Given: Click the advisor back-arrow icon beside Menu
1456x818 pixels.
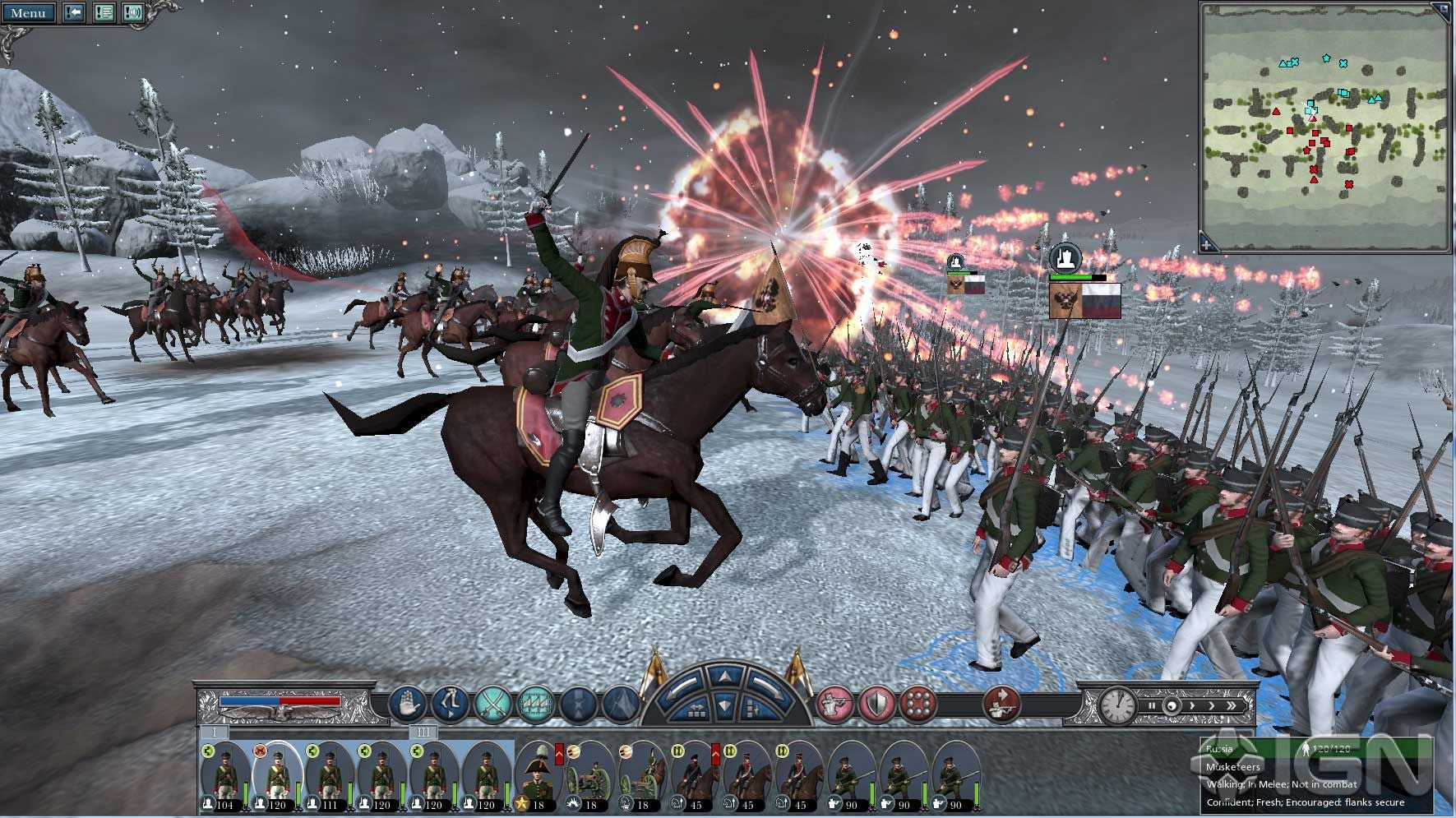Looking at the screenshot, I should tap(74, 13).
